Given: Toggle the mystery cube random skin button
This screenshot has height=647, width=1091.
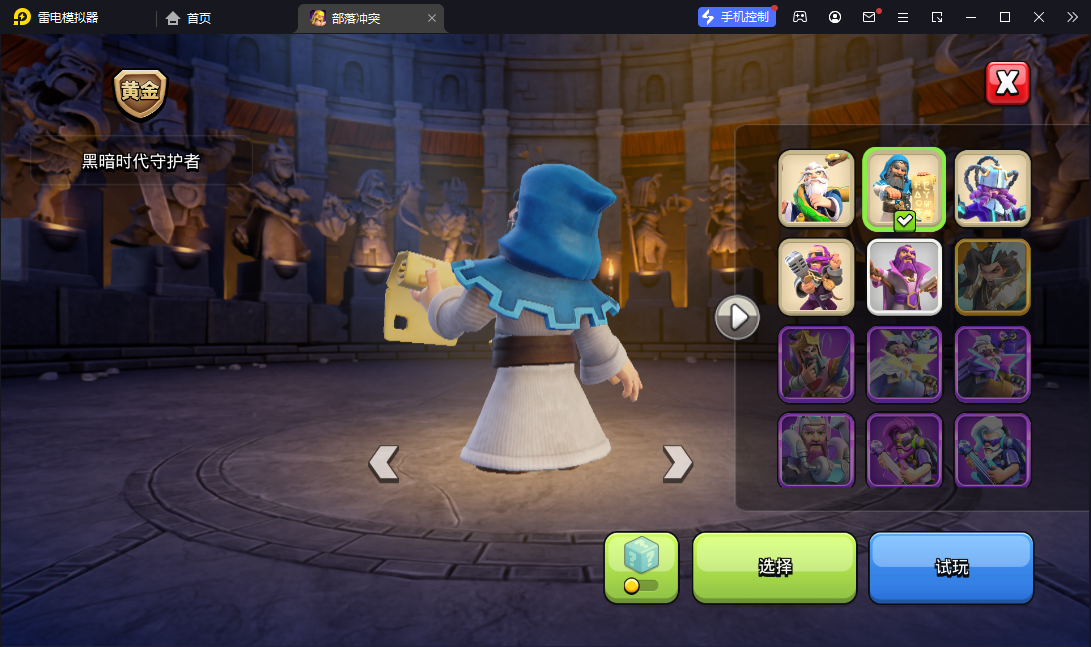Looking at the screenshot, I should click(x=641, y=567).
